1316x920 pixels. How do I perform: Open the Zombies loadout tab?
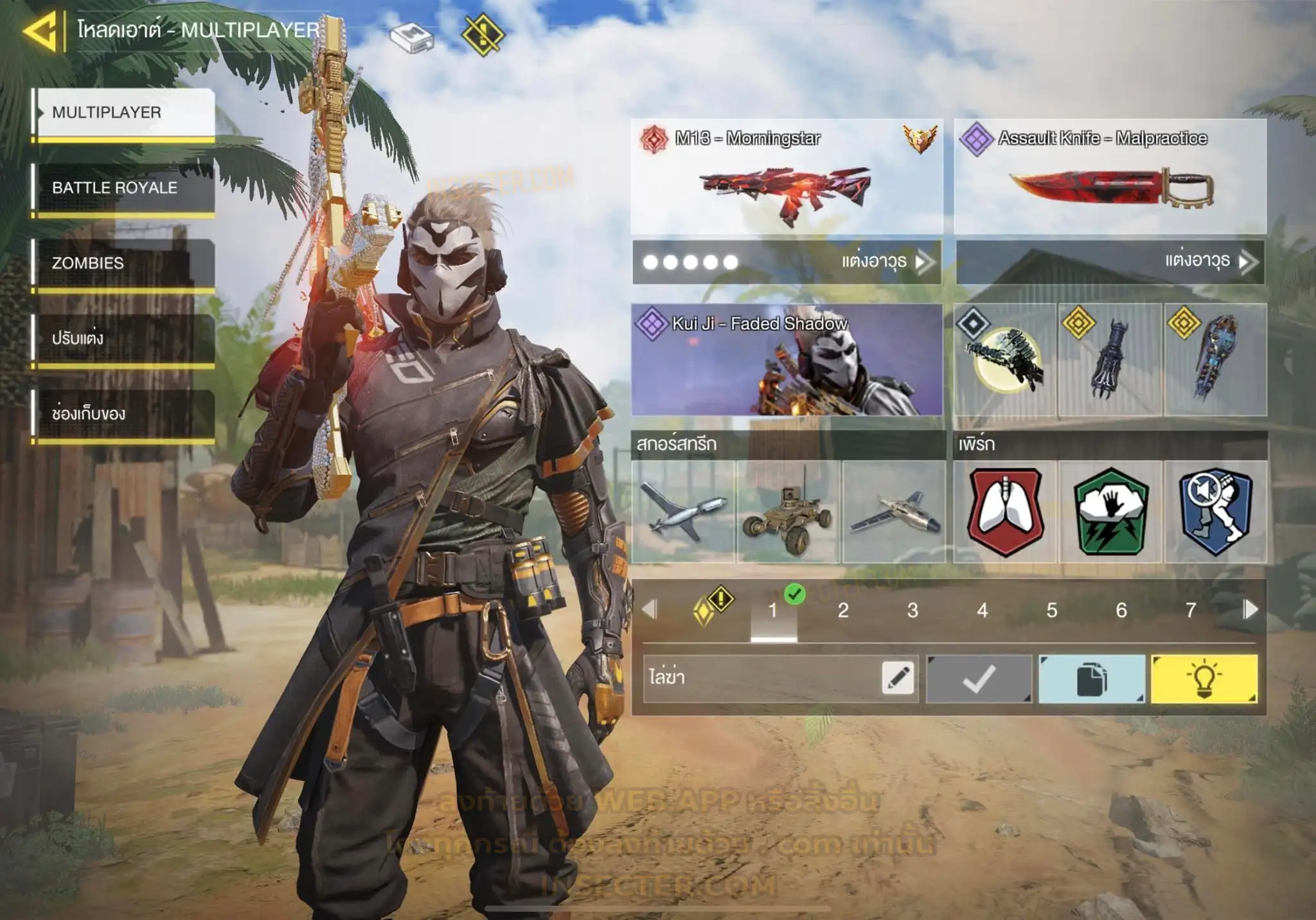123,263
